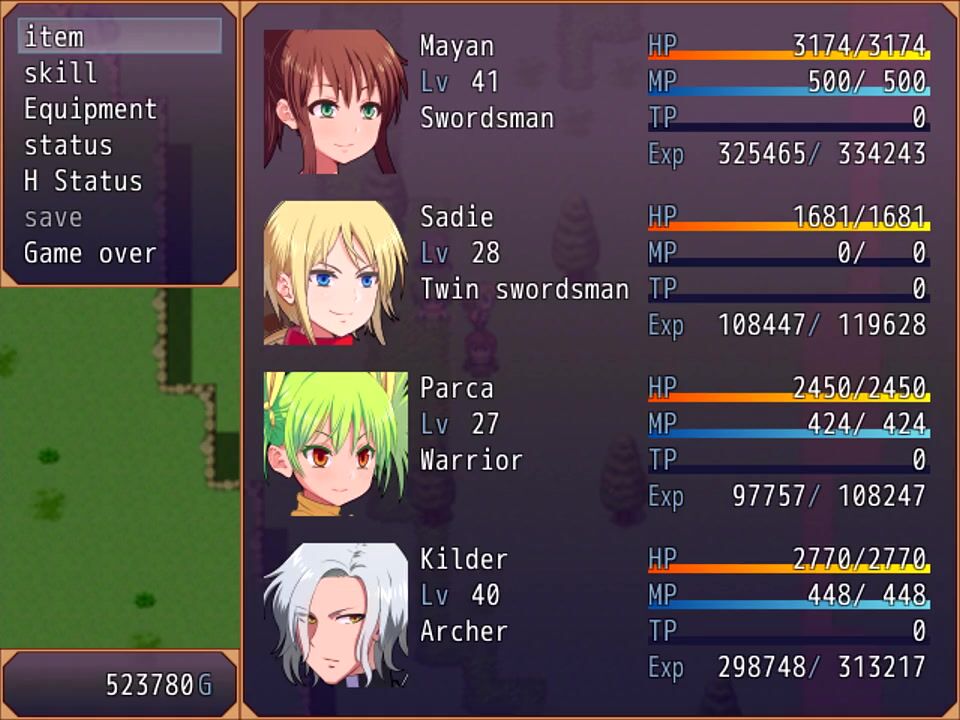Choose Sadie the Twin swordsman
This screenshot has height=720, width=960.
click(335, 272)
